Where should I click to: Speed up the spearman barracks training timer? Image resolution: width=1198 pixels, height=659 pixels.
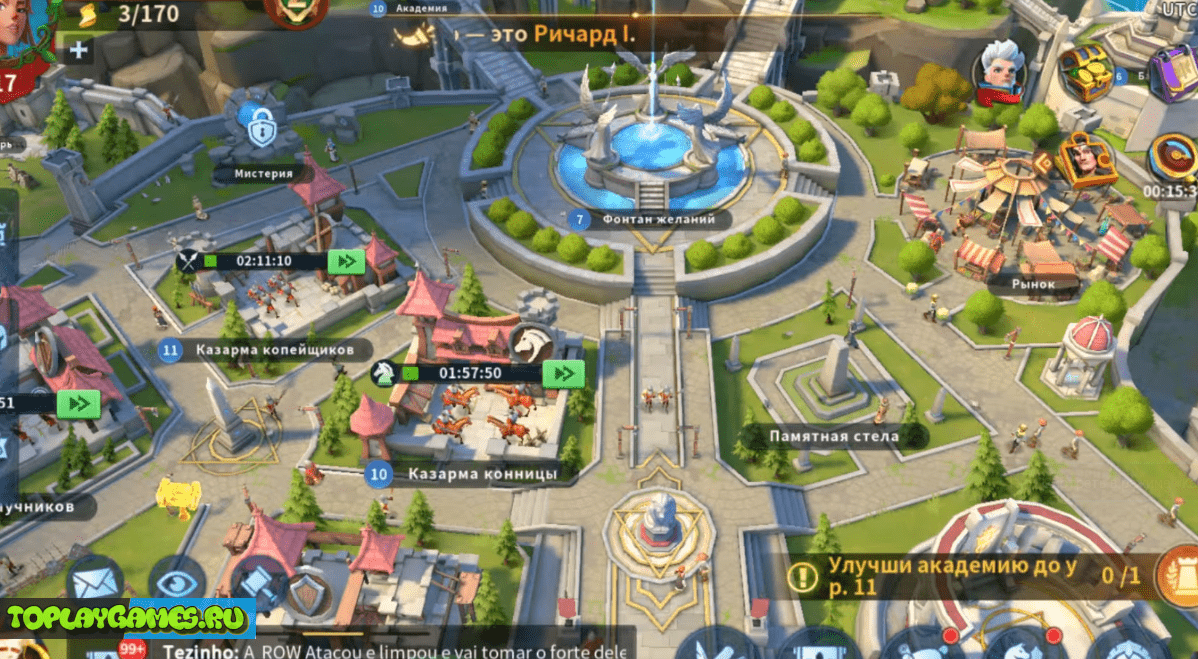coord(346,261)
